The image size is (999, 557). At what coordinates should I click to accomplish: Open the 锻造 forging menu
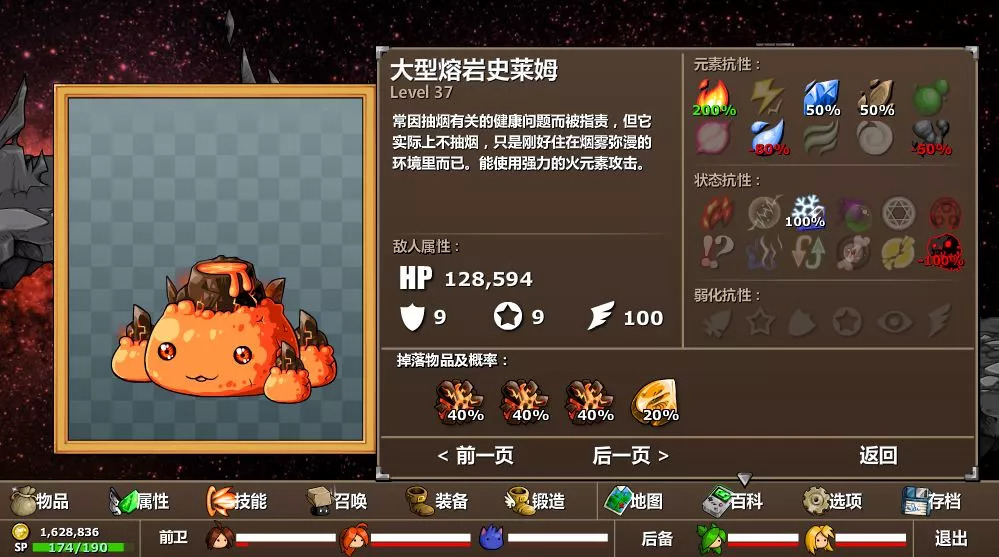point(536,501)
